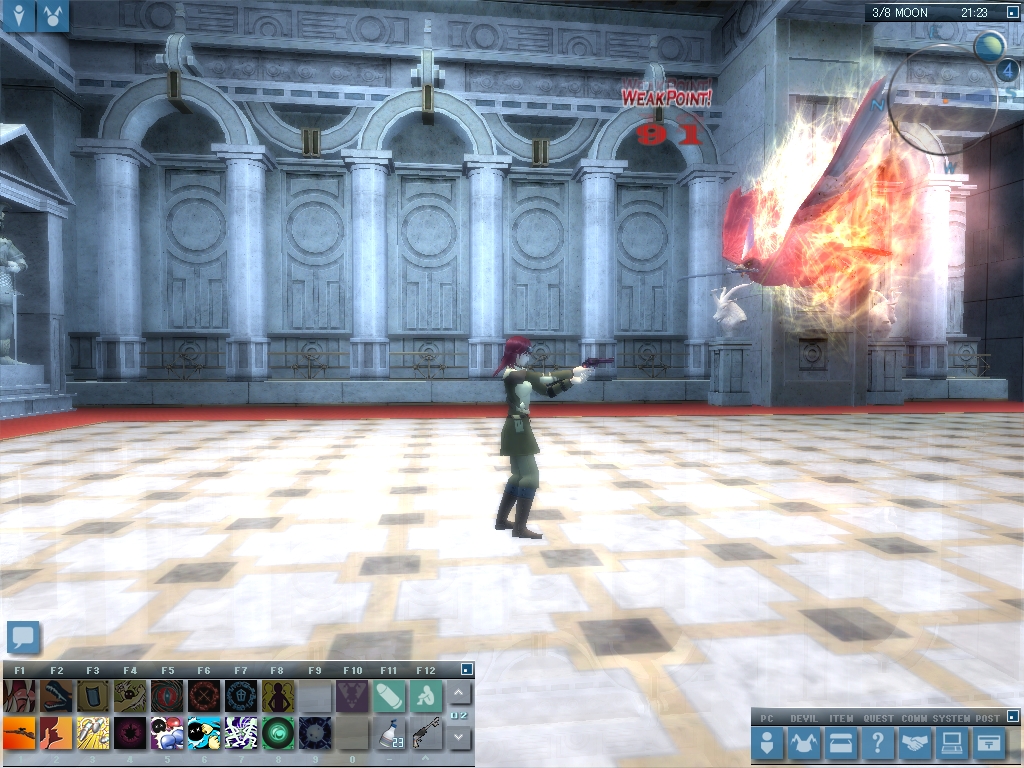Open the PC character menu
The width and height of the screenshot is (1024, 768).
(x=768, y=743)
